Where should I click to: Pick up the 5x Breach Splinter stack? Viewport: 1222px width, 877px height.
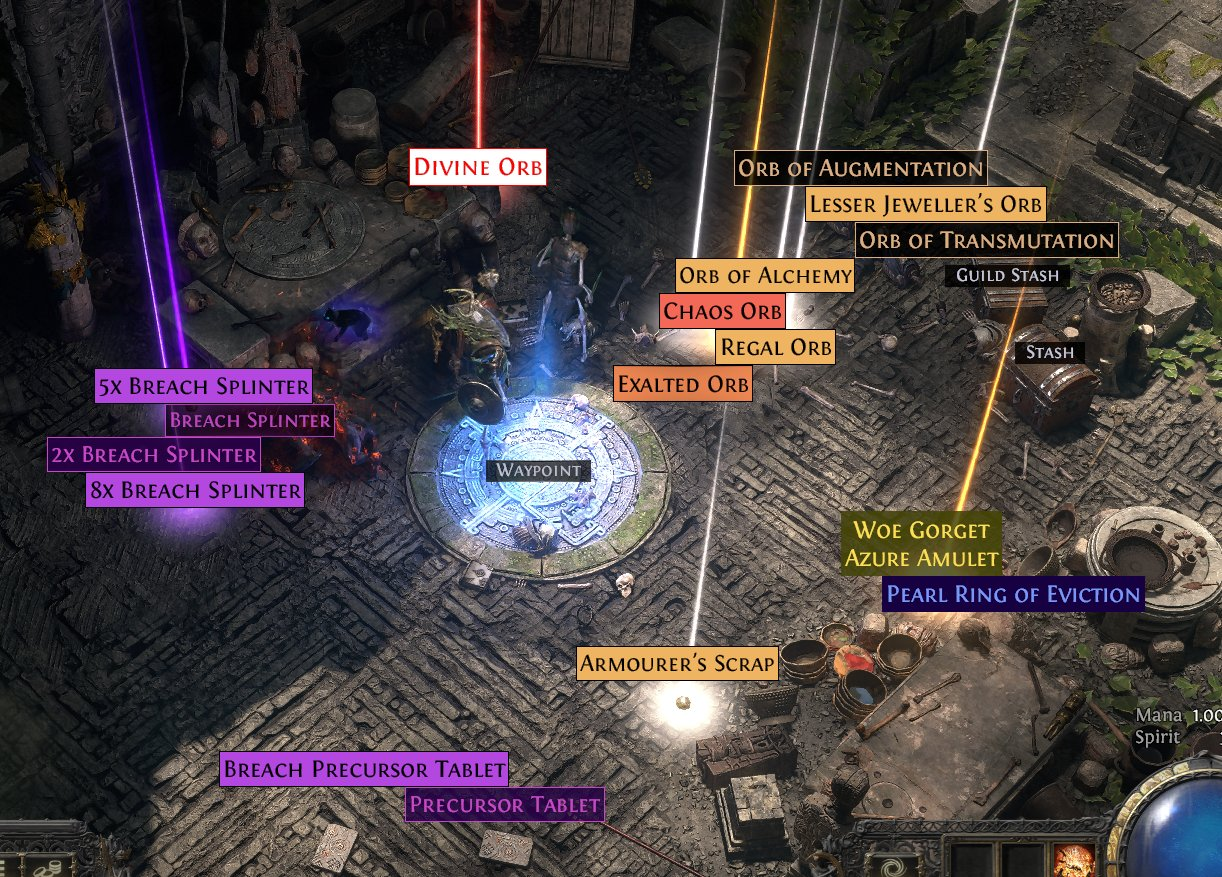203,385
